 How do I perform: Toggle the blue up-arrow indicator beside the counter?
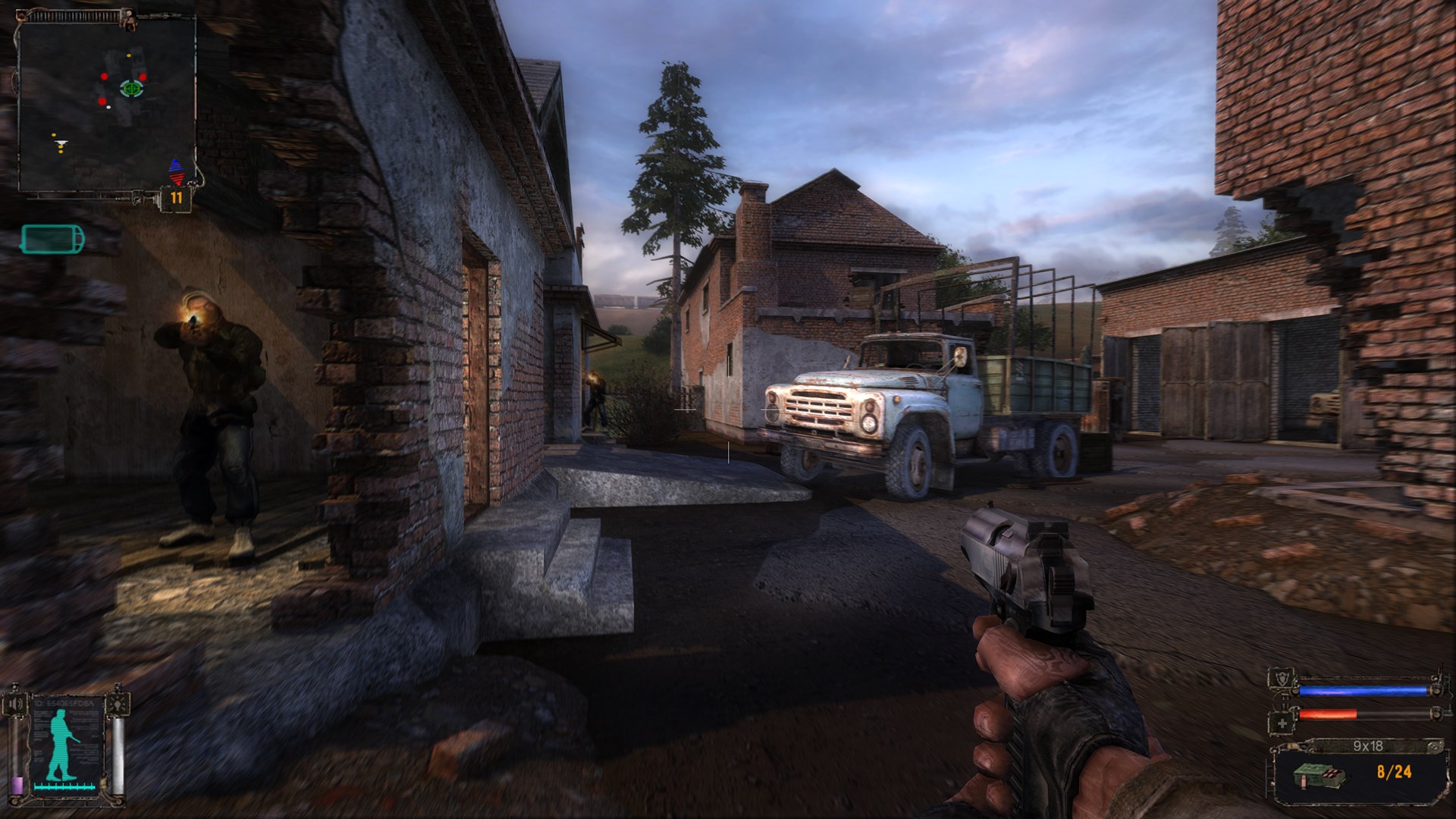[x=176, y=165]
